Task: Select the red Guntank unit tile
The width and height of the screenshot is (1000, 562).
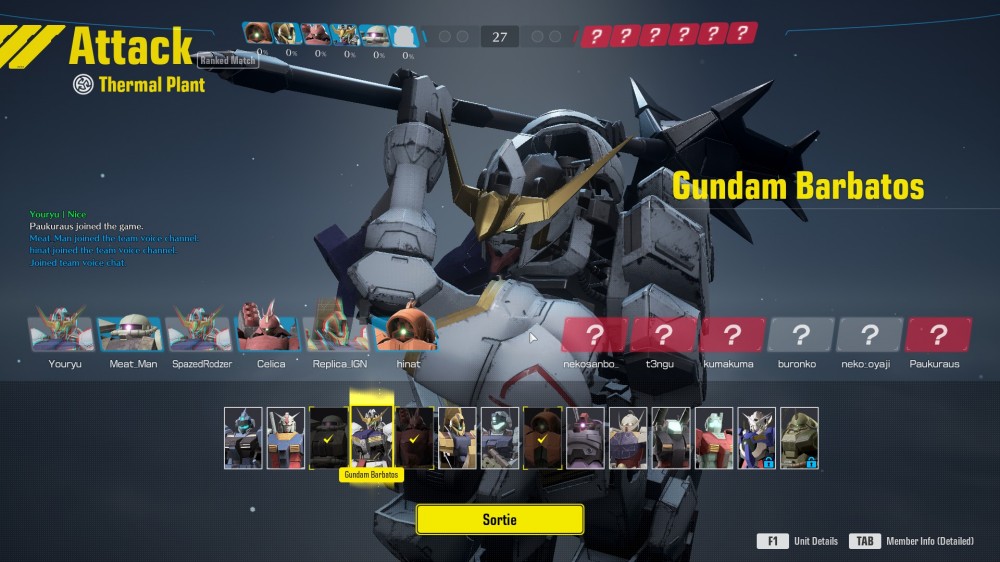Action: click(714, 437)
